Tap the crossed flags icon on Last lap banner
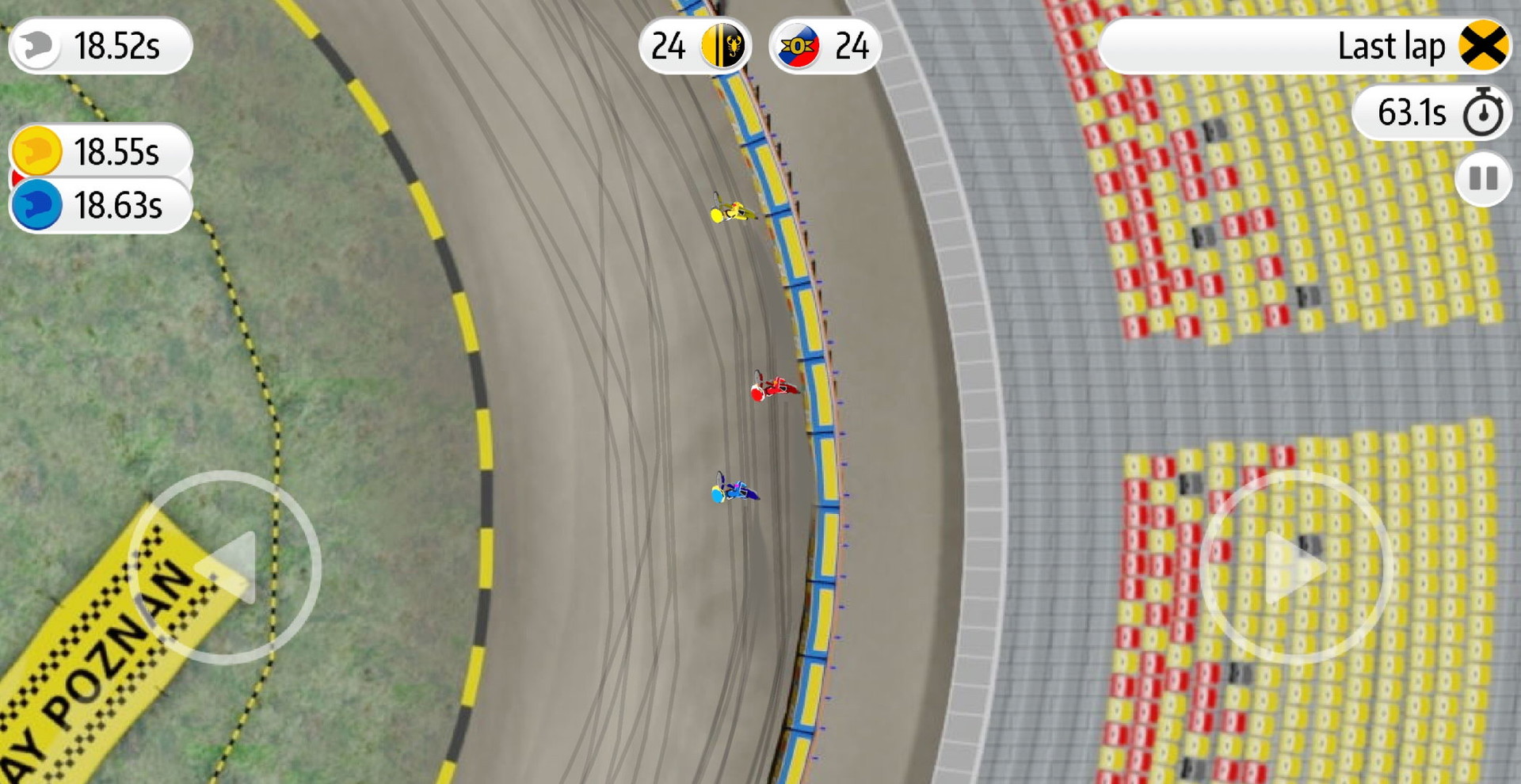This screenshot has width=1521, height=784. point(1480,46)
